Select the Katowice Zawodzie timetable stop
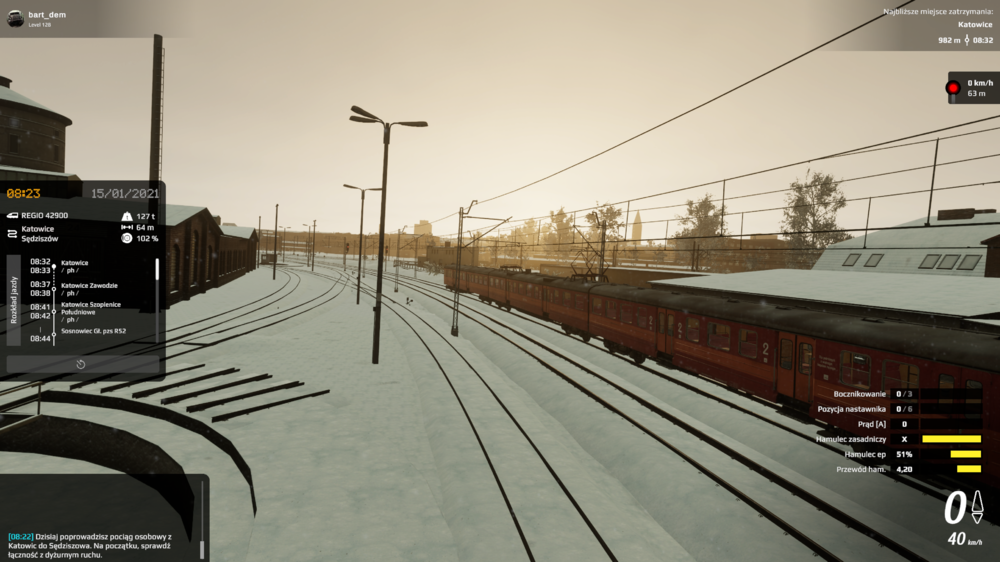The image size is (1000, 562). pyautogui.click(x=89, y=285)
